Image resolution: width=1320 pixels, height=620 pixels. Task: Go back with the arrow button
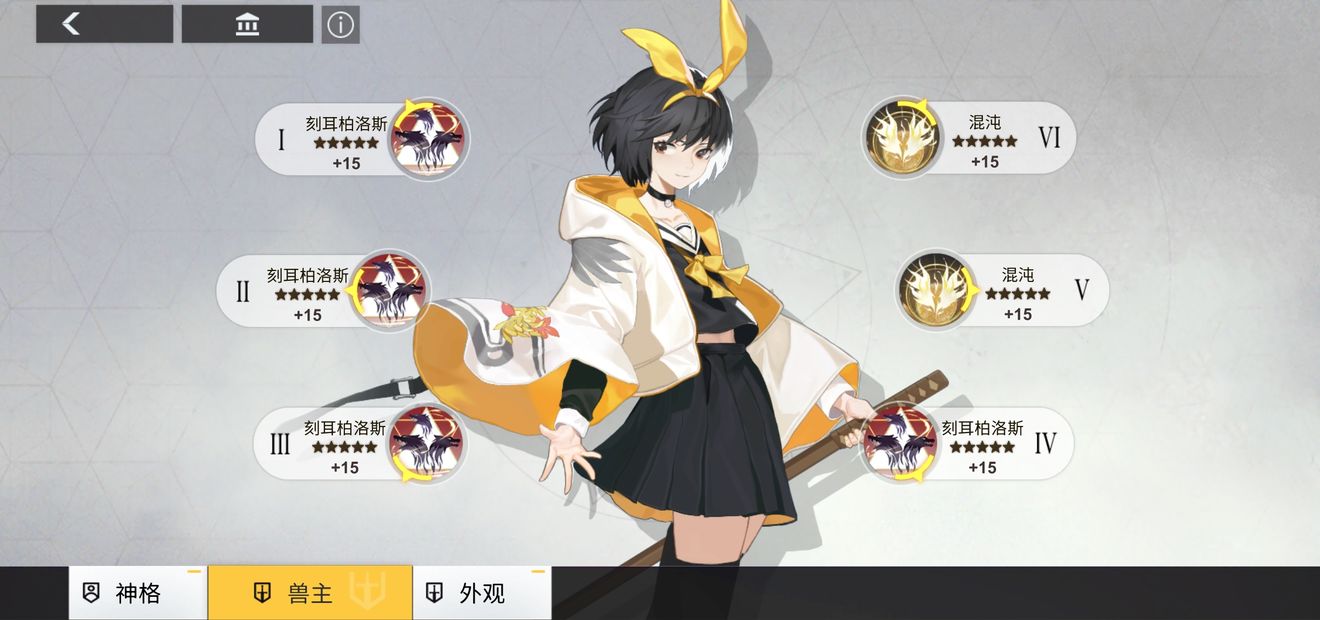coord(104,24)
